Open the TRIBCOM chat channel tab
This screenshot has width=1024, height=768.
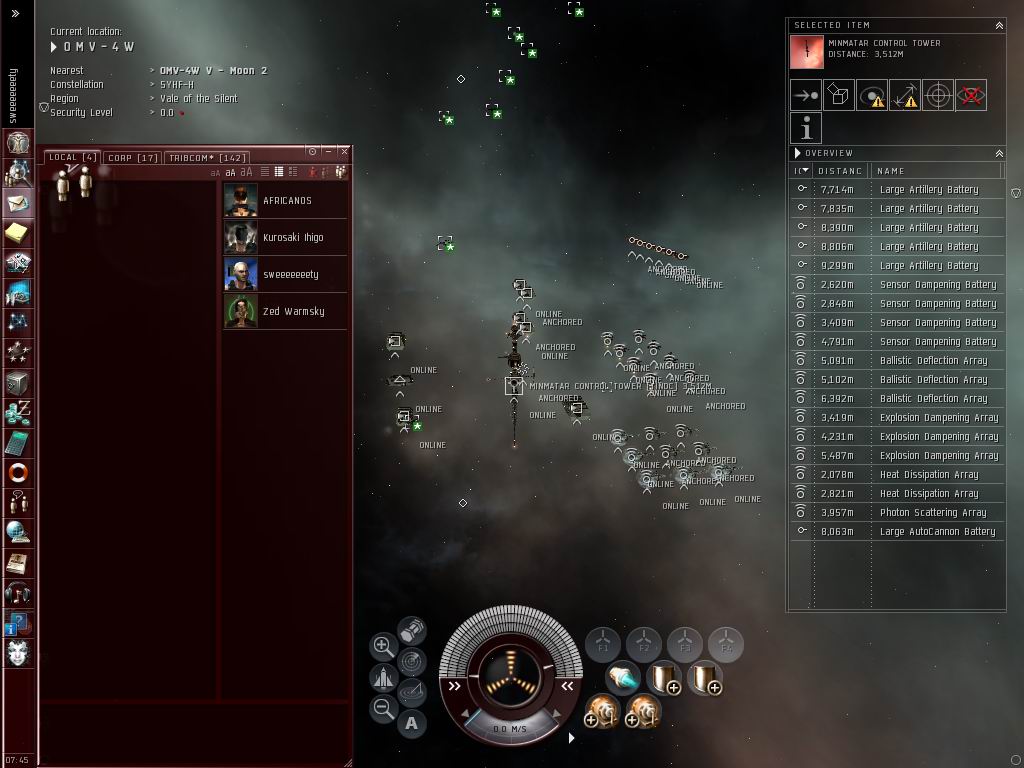coord(207,157)
